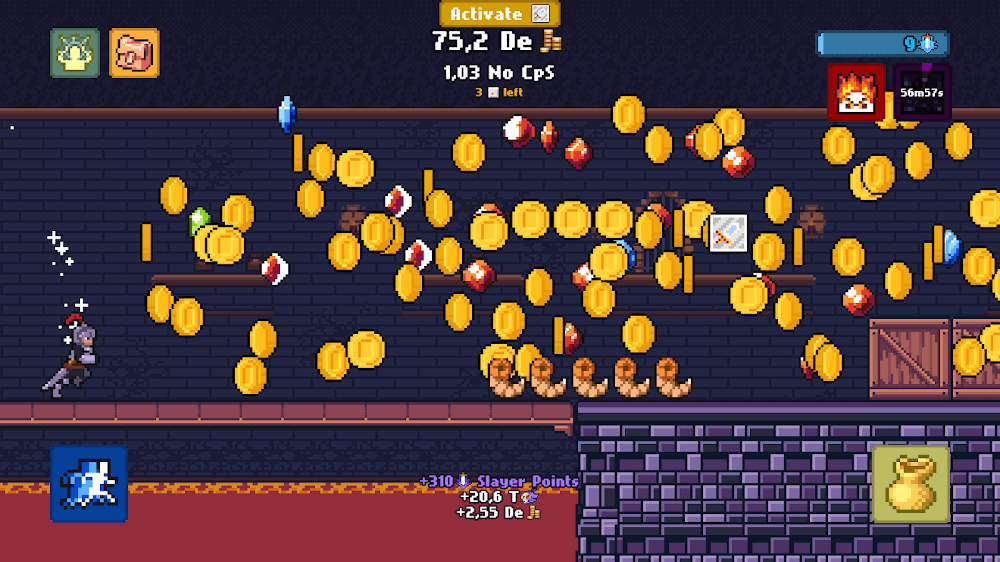
Task: Open the green ascension statue icon
Action: (75, 53)
